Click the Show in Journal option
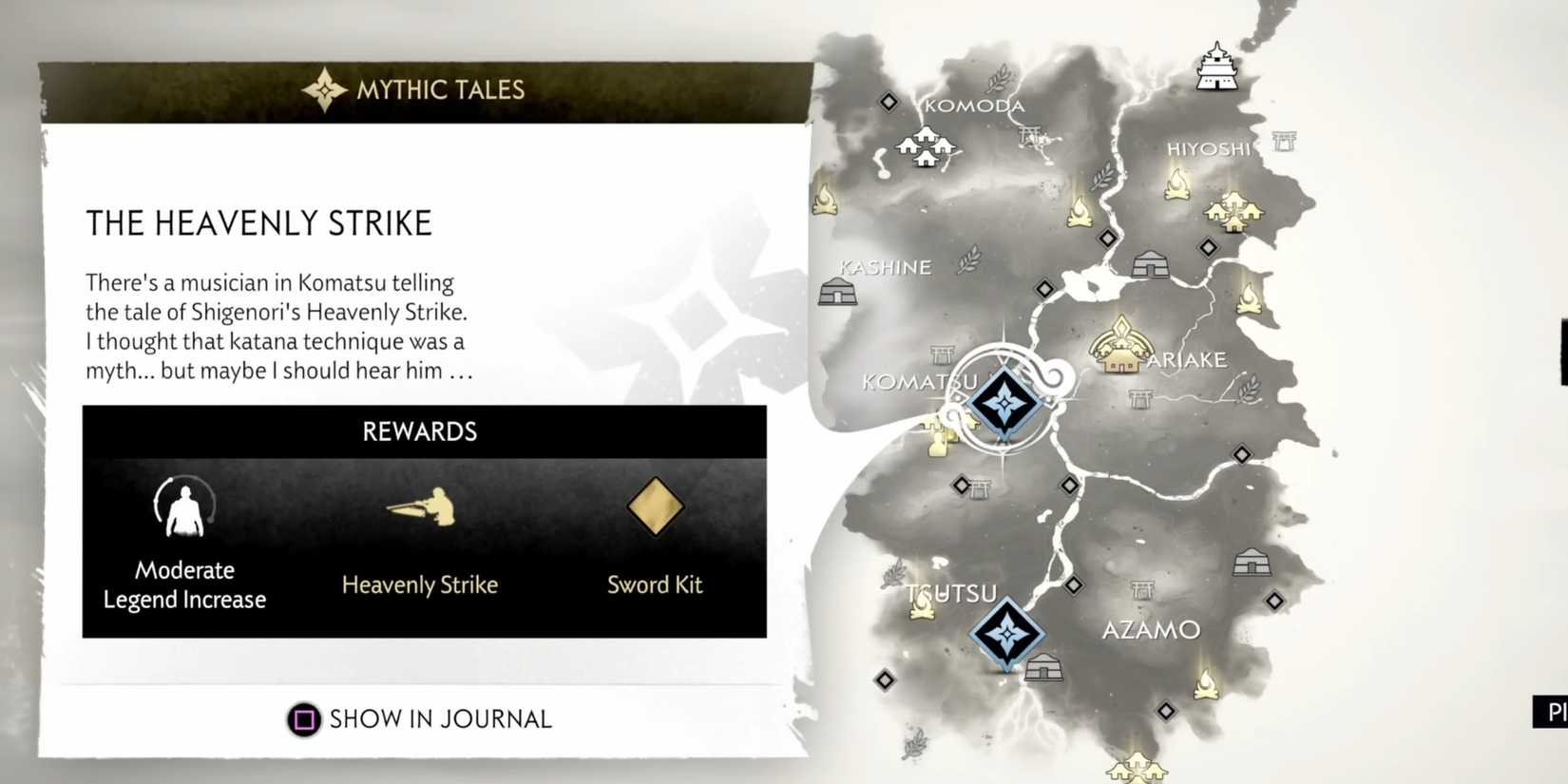The width and height of the screenshot is (1568, 784). (440, 719)
